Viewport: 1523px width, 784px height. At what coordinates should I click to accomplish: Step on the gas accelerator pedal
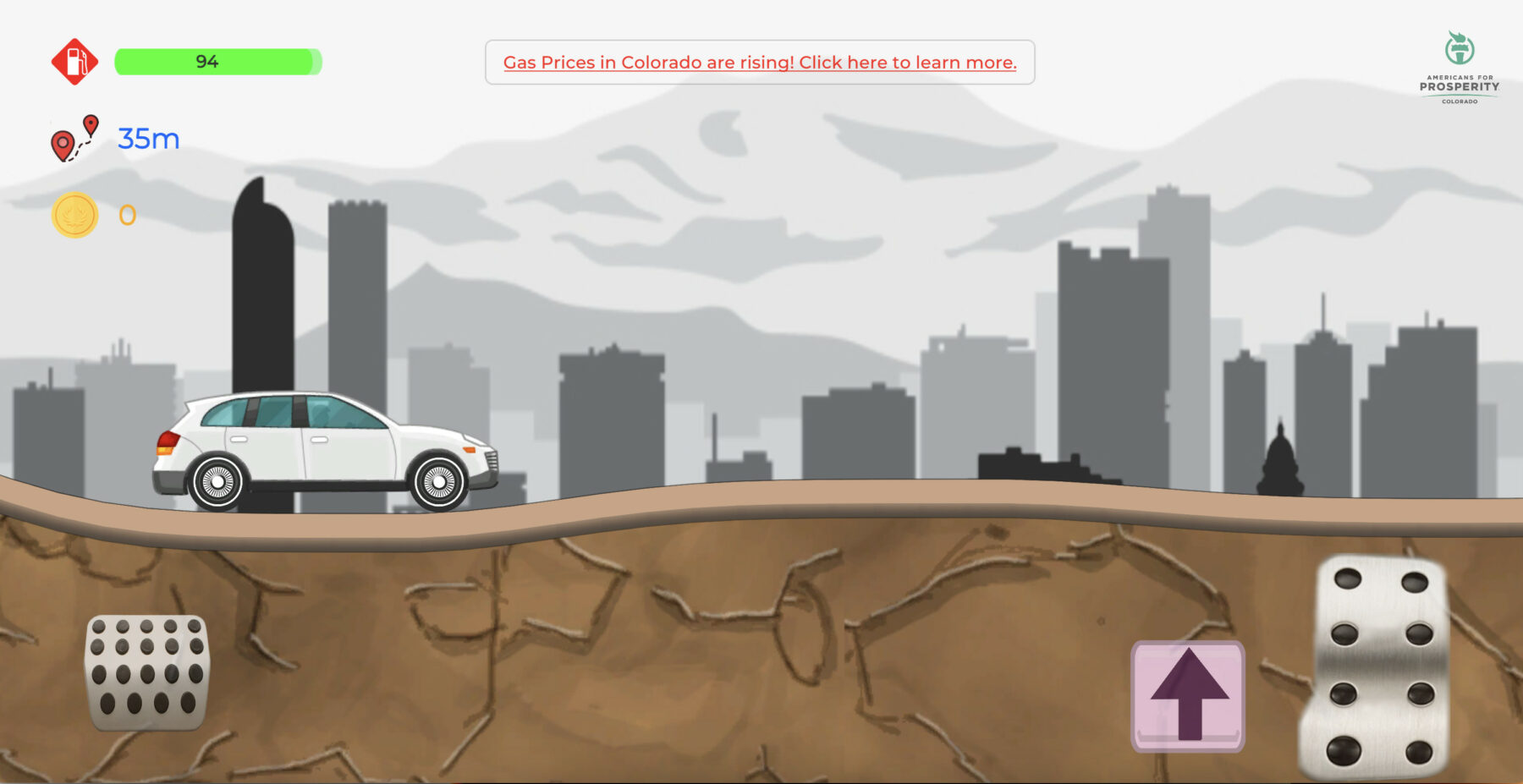point(1377,666)
